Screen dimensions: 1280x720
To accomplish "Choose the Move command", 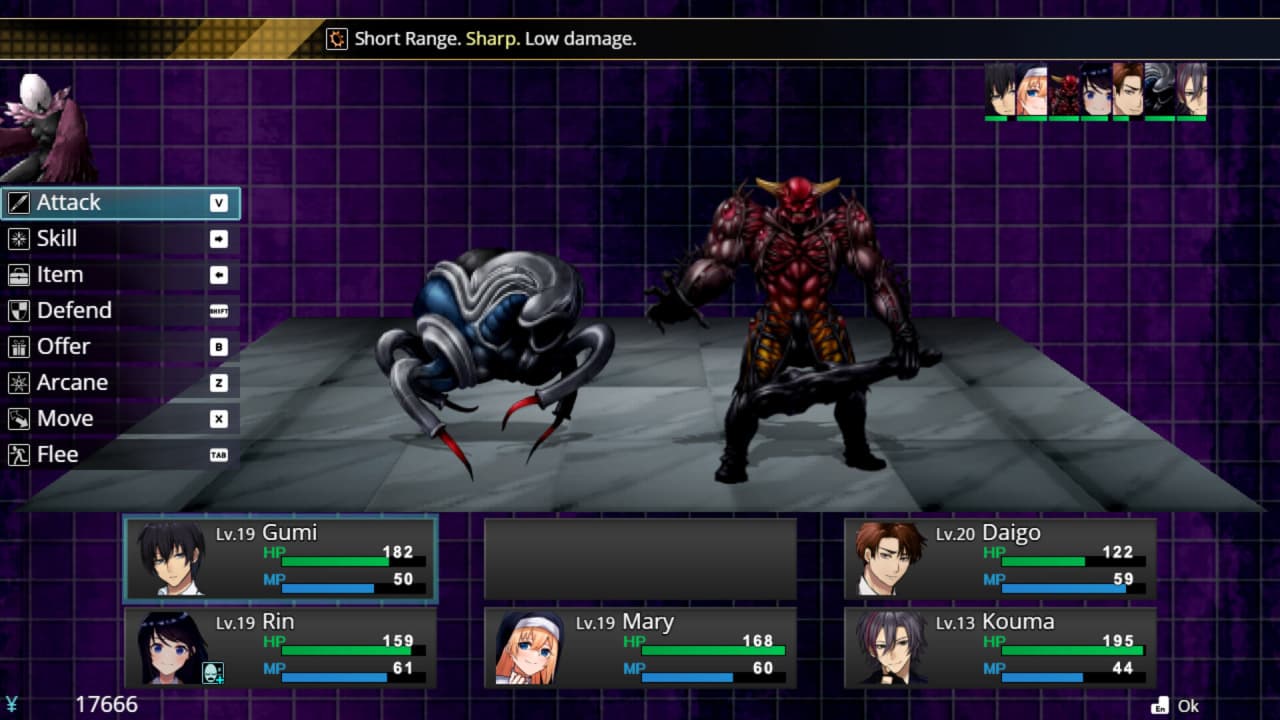I will tap(120, 419).
